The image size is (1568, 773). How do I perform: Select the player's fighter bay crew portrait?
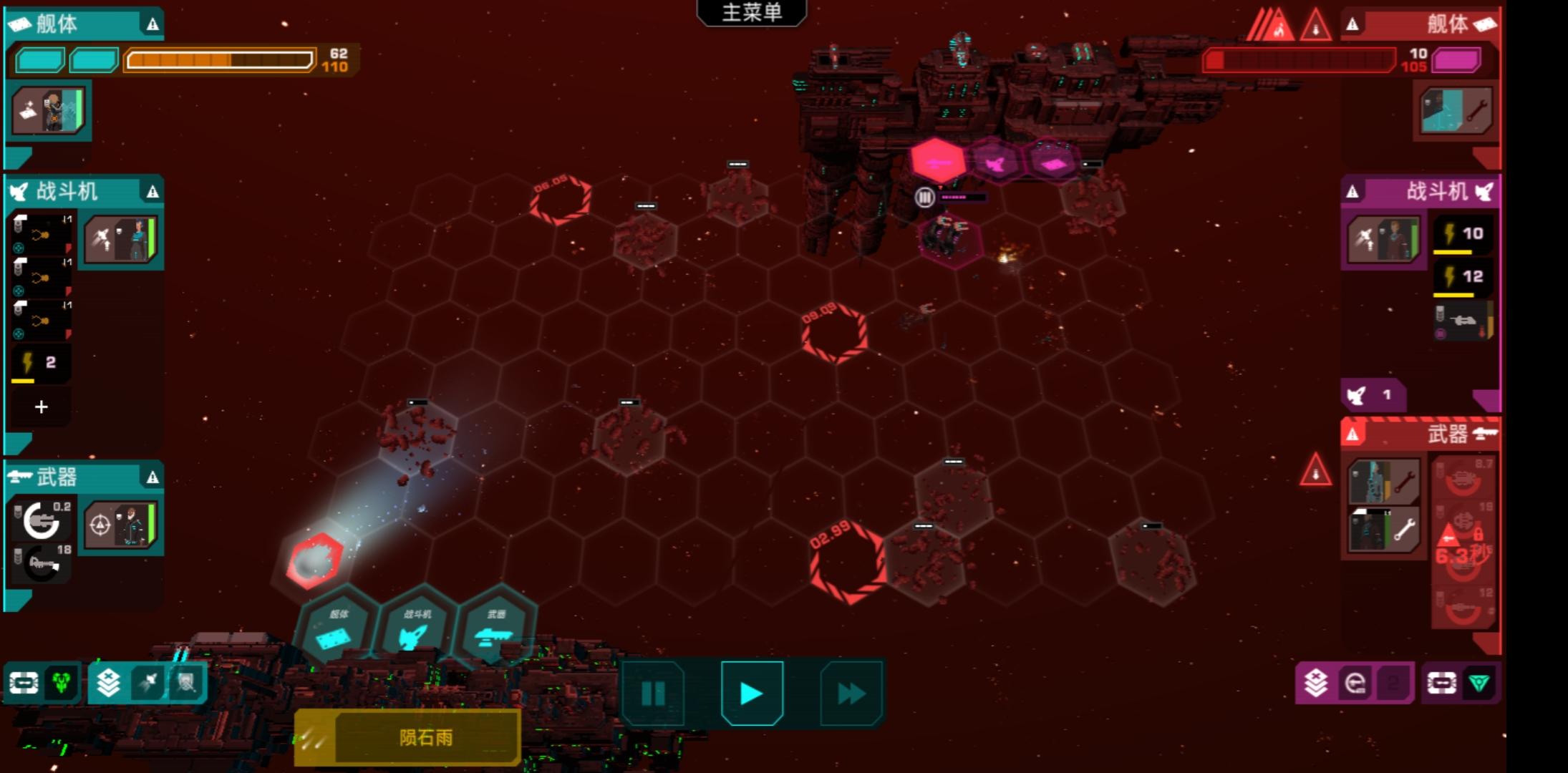(121, 240)
